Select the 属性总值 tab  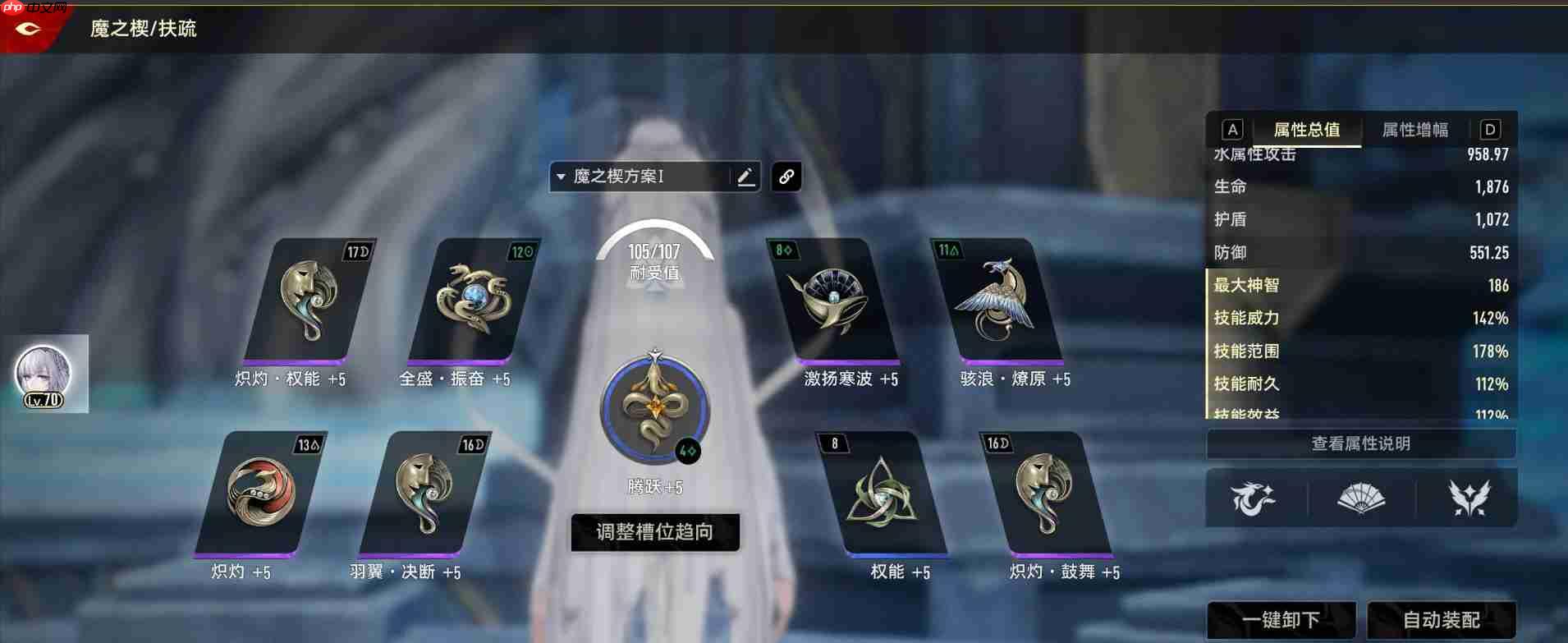pos(1307,129)
